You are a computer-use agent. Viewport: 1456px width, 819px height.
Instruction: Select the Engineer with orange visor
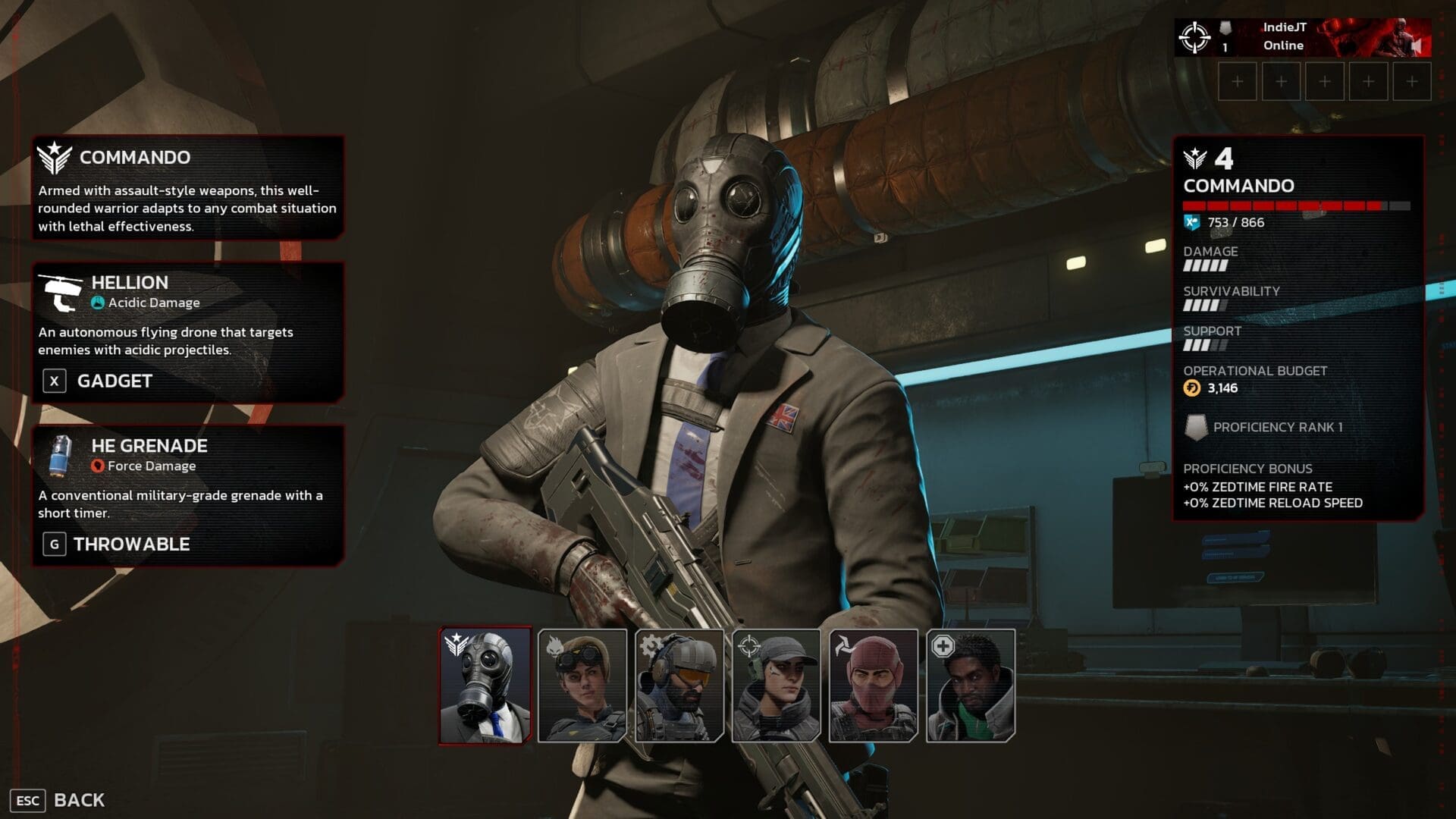click(x=679, y=686)
